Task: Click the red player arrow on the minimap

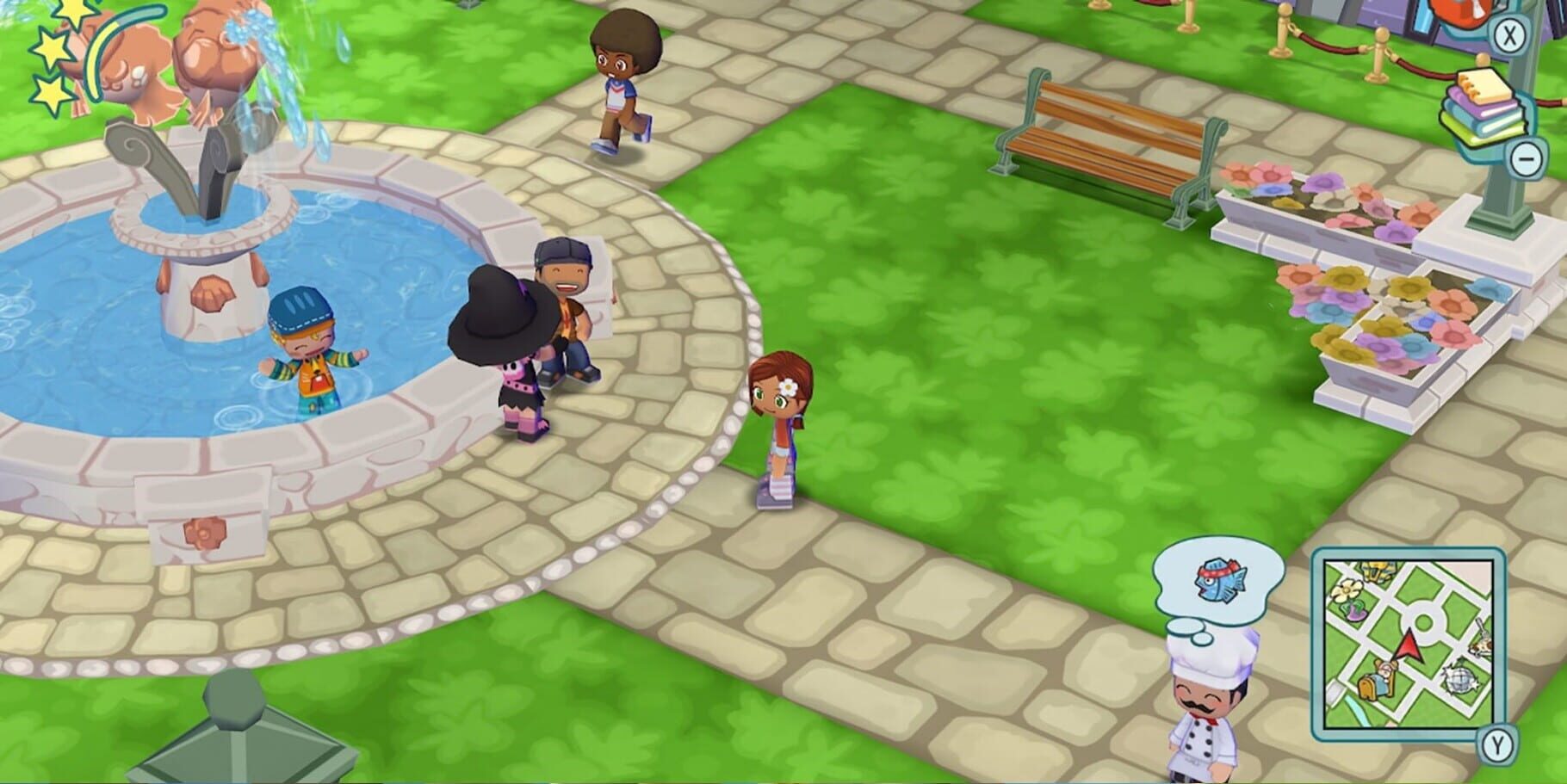Action: coord(1408,645)
